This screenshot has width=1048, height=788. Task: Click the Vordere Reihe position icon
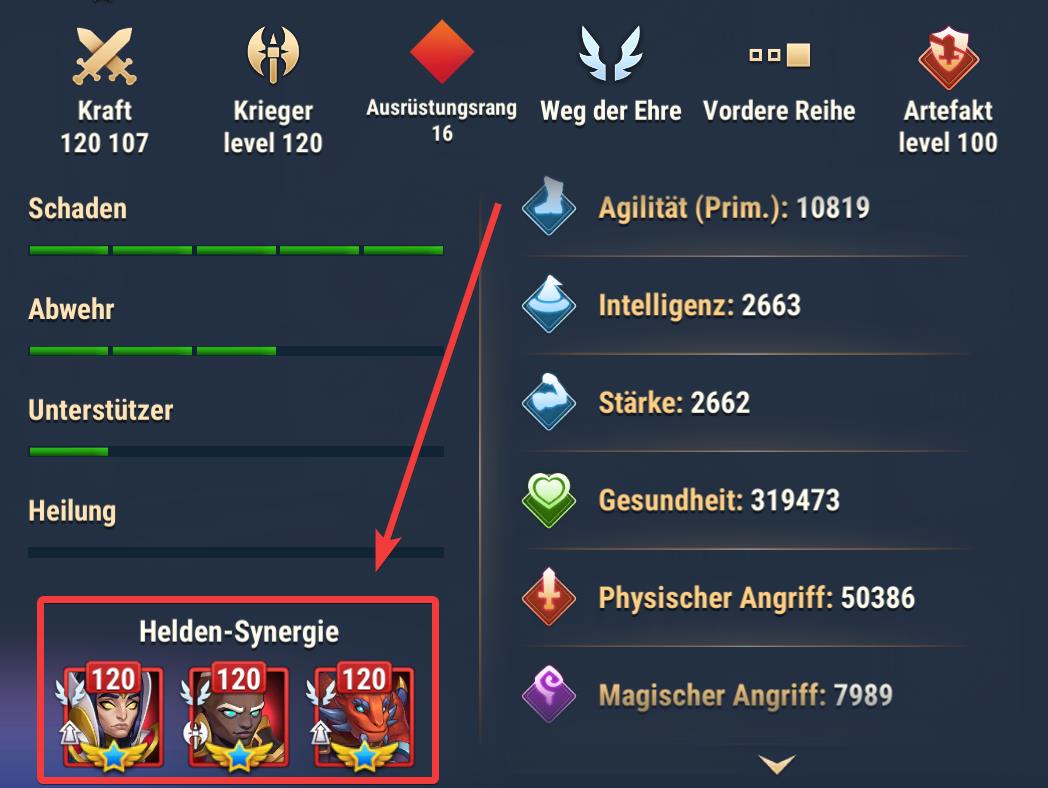[x=779, y=55]
